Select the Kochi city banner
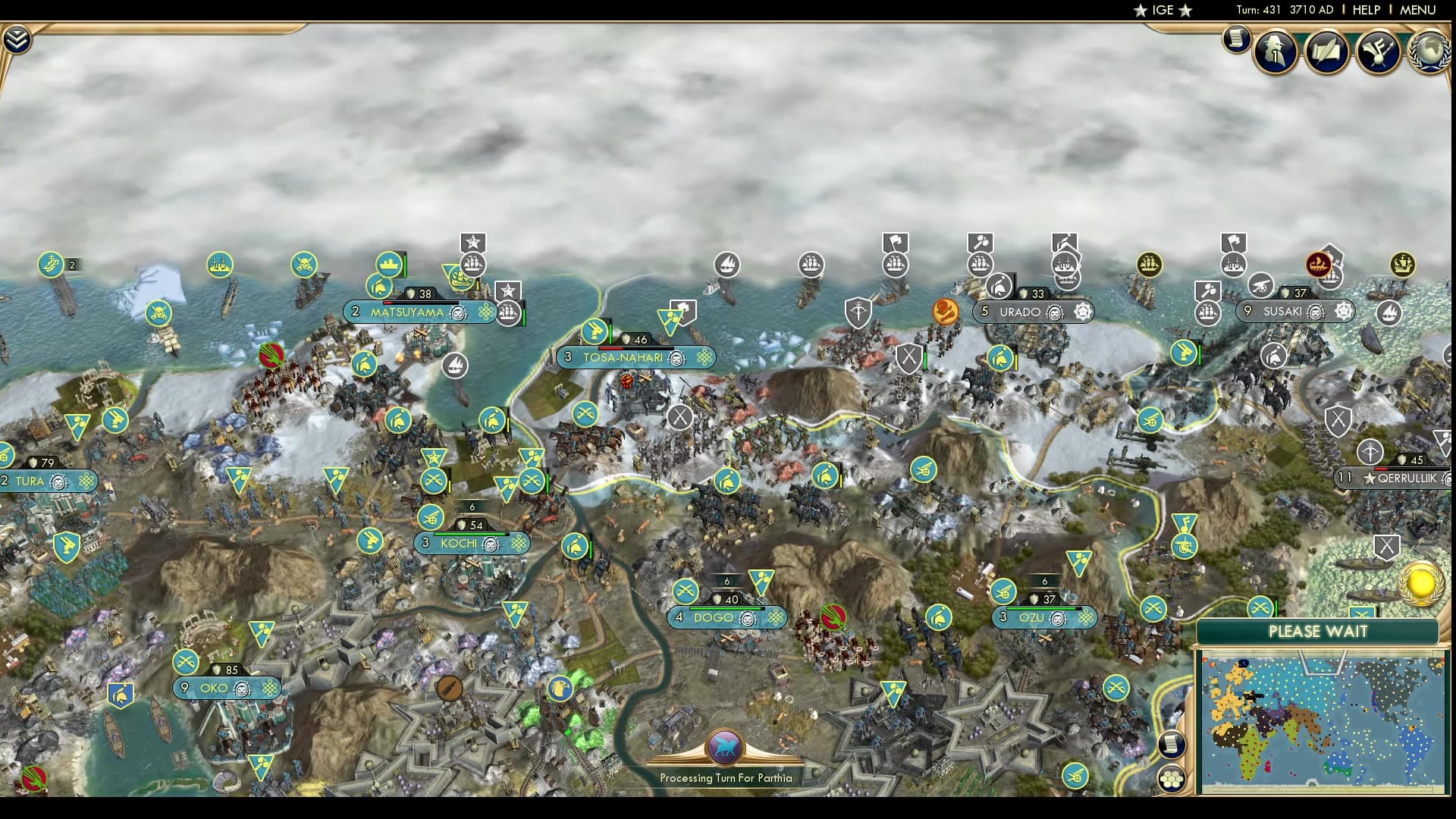 459,544
